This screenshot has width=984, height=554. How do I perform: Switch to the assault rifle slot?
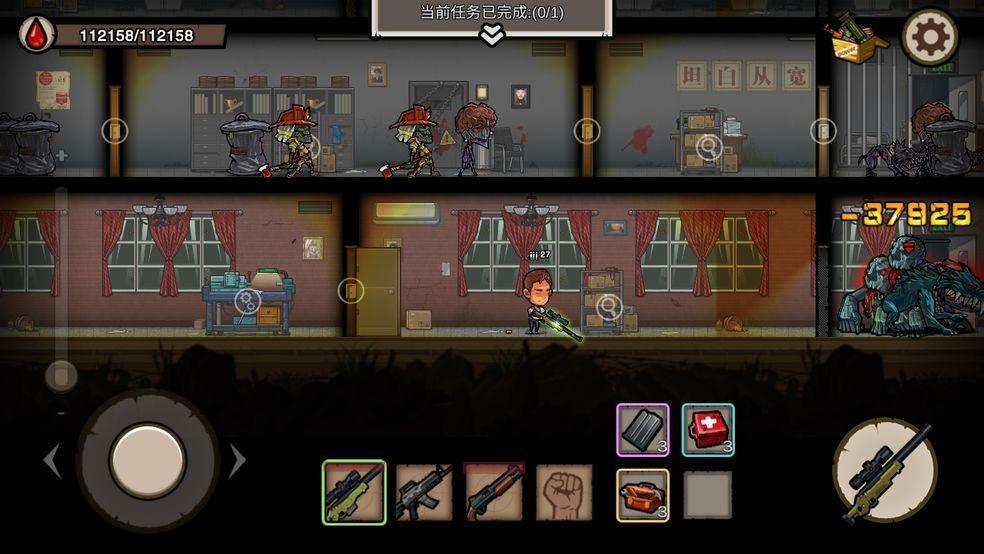424,492
